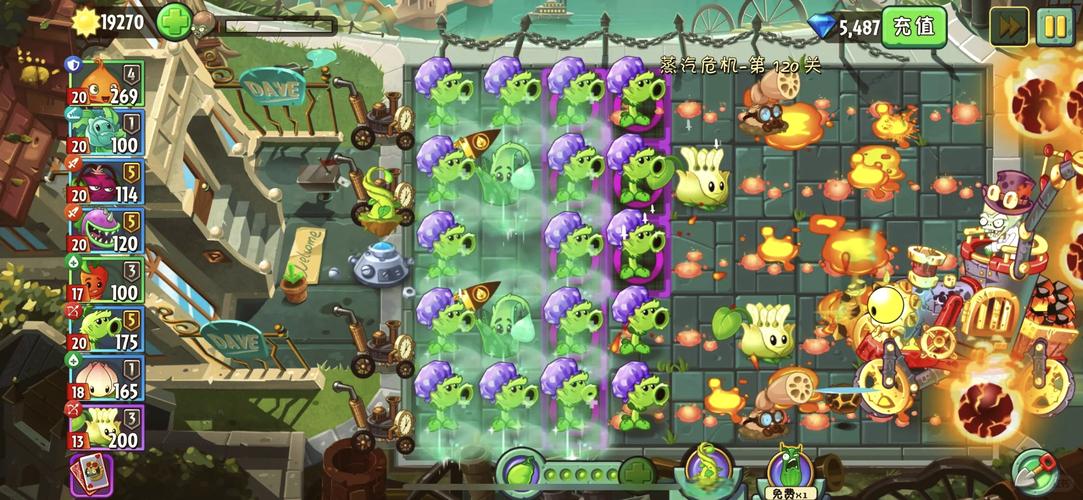Choose the pink peach seed packet costing 165
Image resolution: width=1083 pixels, height=500 pixels.
click(105, 378)
